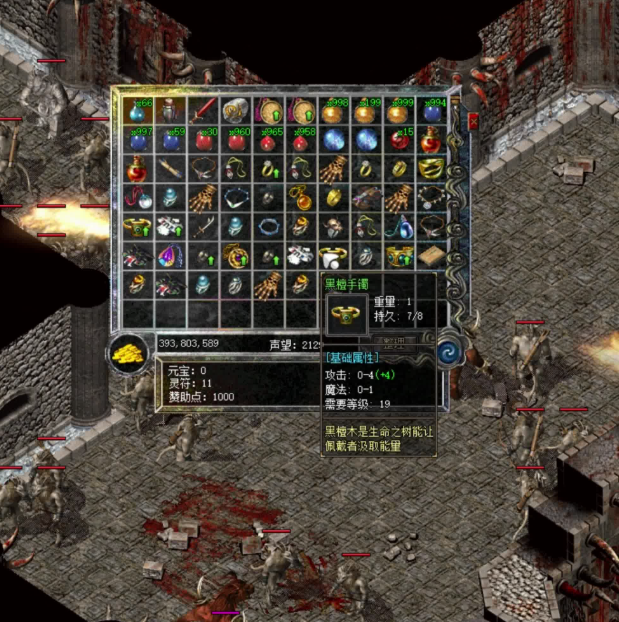Choose the orange amulet pendant
Image resolution: width=619 pixels, height=622 pixels.
(302, 197)
